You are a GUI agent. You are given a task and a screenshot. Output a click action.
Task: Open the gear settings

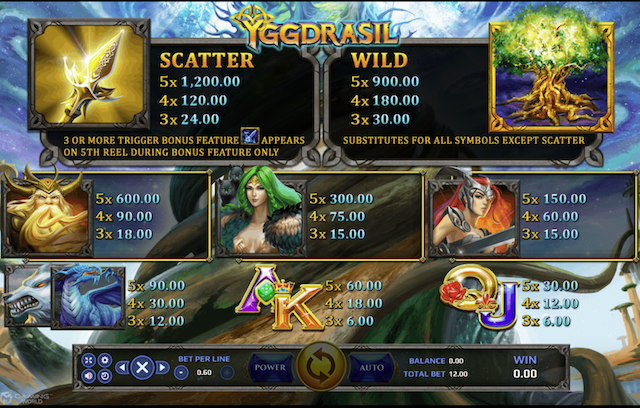tap(104, 360)
